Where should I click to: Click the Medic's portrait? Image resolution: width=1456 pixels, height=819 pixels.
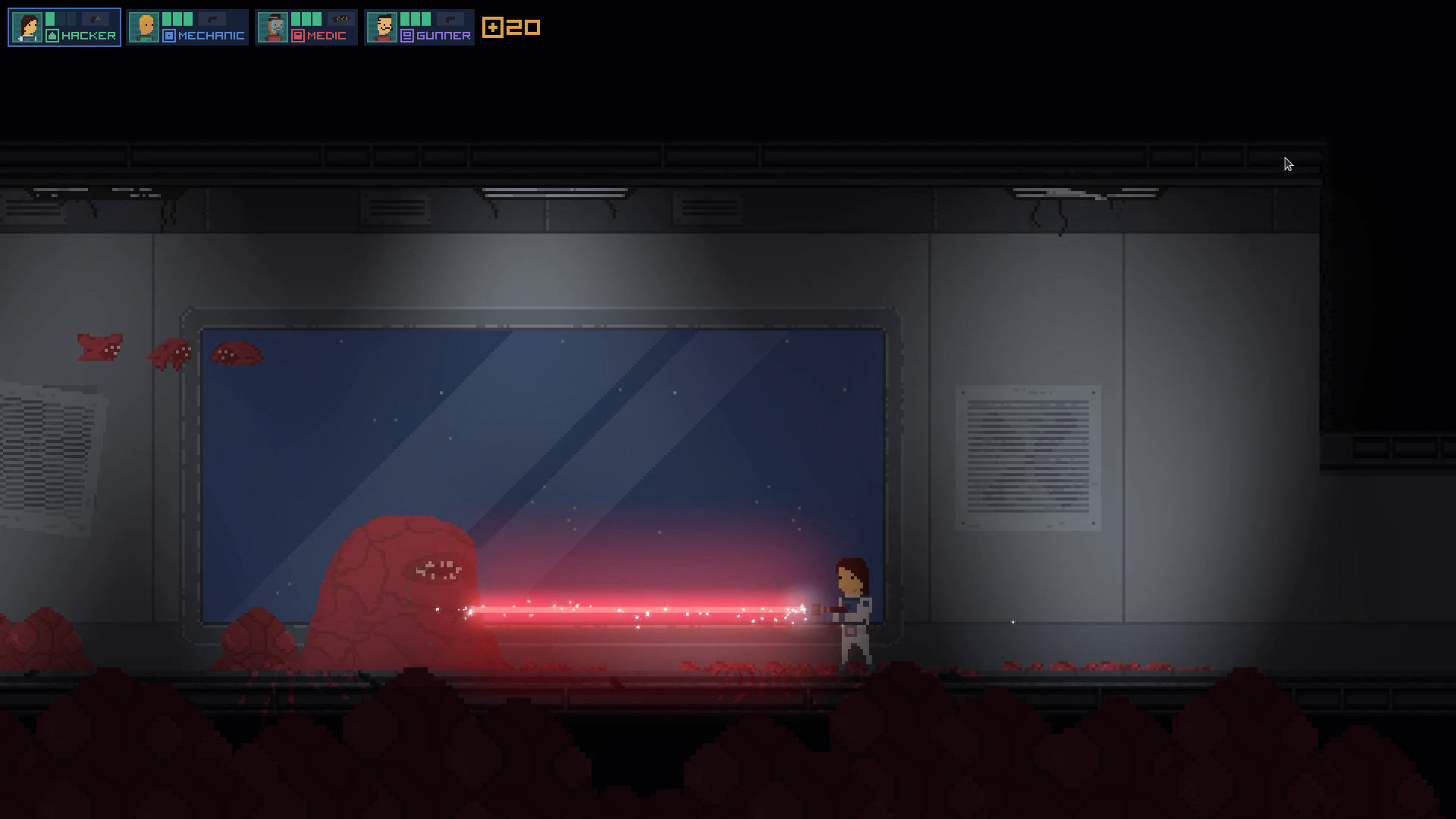pos(275,27)
